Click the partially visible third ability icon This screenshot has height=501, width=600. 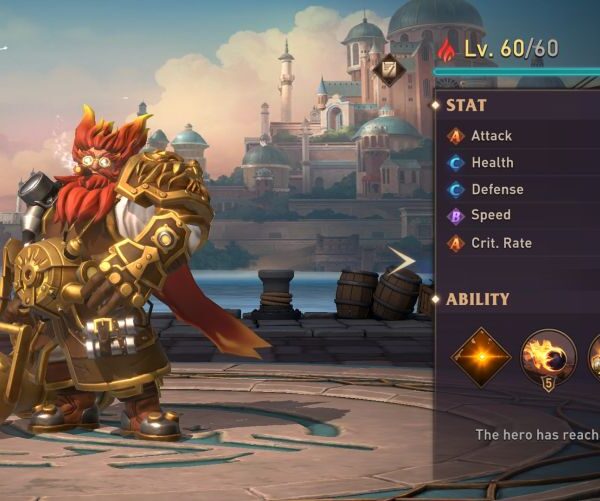pos(594,357)
